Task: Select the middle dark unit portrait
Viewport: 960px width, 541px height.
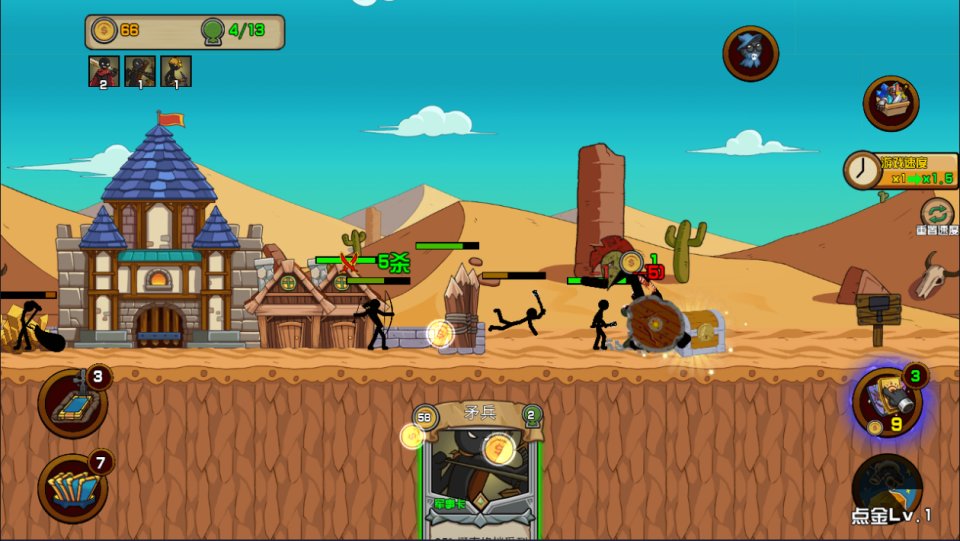Action: click(x=140, y=71)
